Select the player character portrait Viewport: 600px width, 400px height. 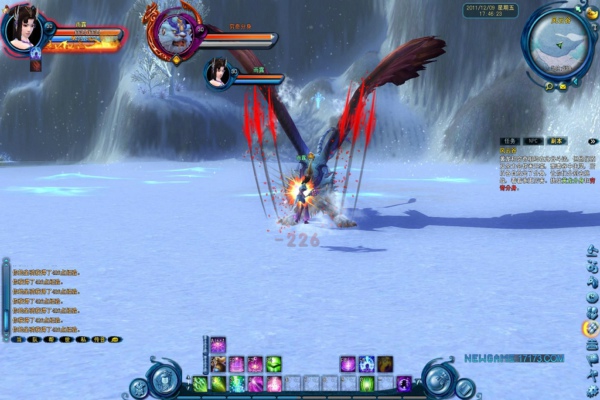pyautogui.click(x=22, y=30)
